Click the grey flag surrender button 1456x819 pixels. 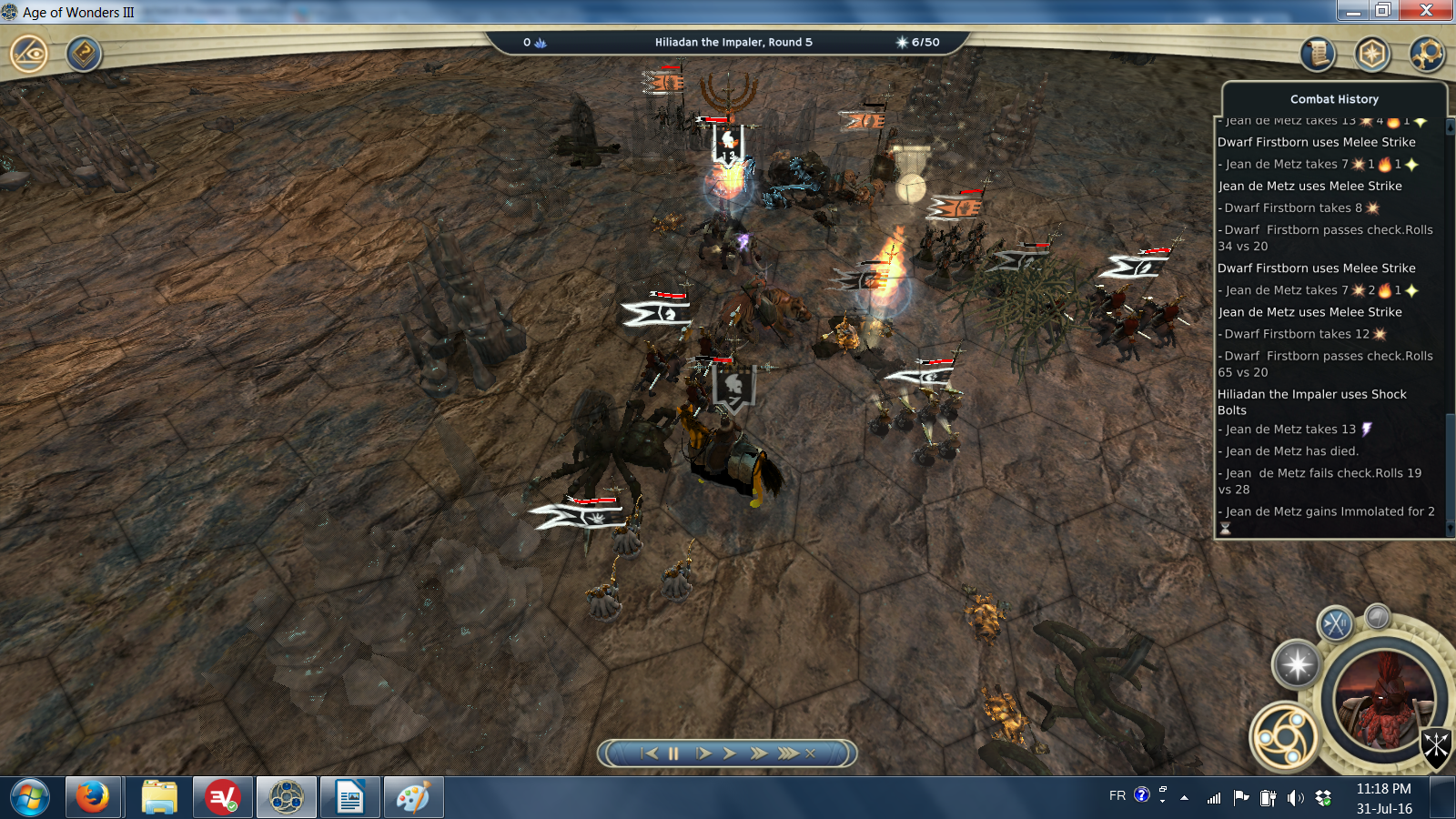coord(1378,616)
